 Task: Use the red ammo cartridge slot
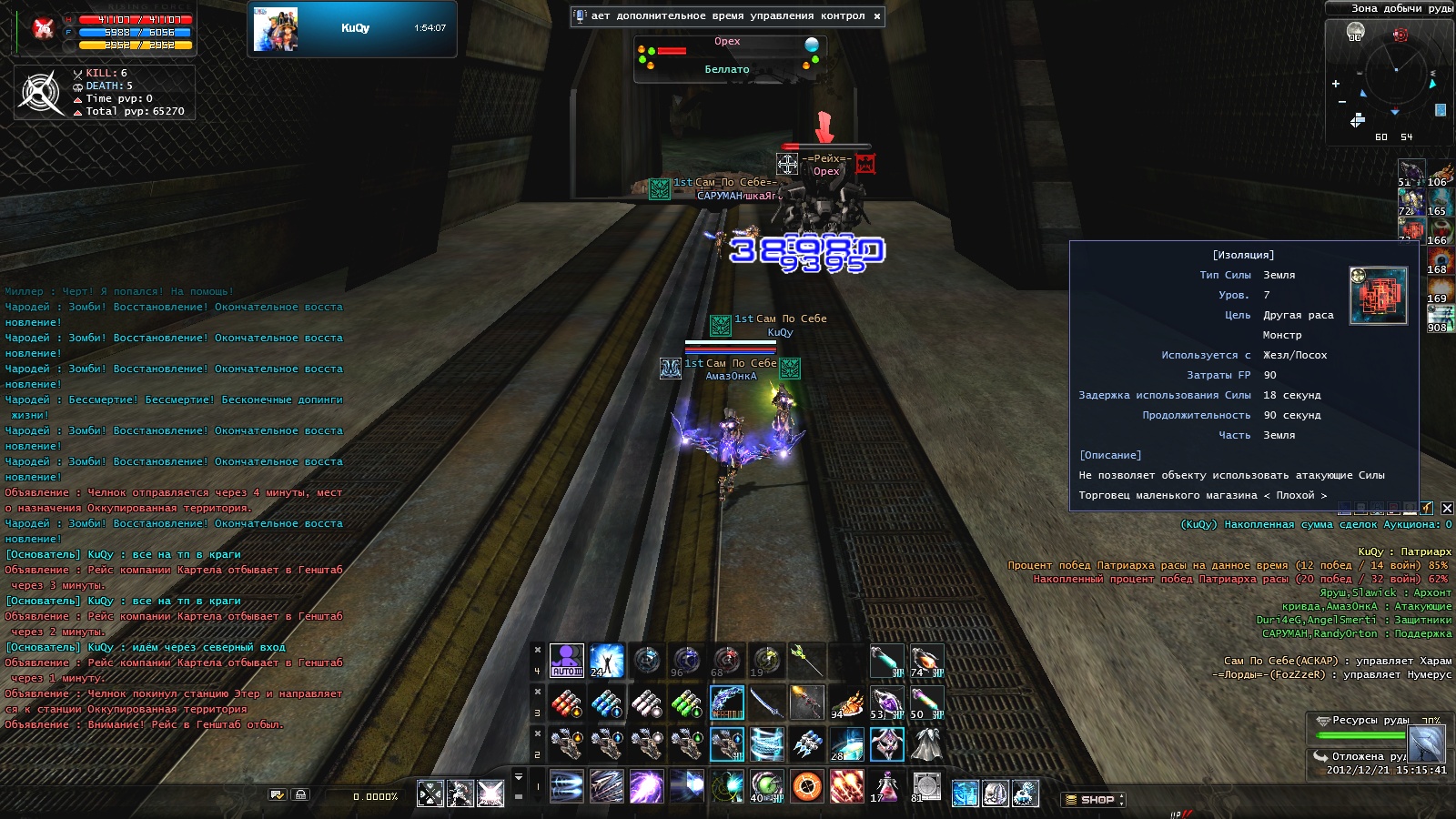[x=566, y=703]
